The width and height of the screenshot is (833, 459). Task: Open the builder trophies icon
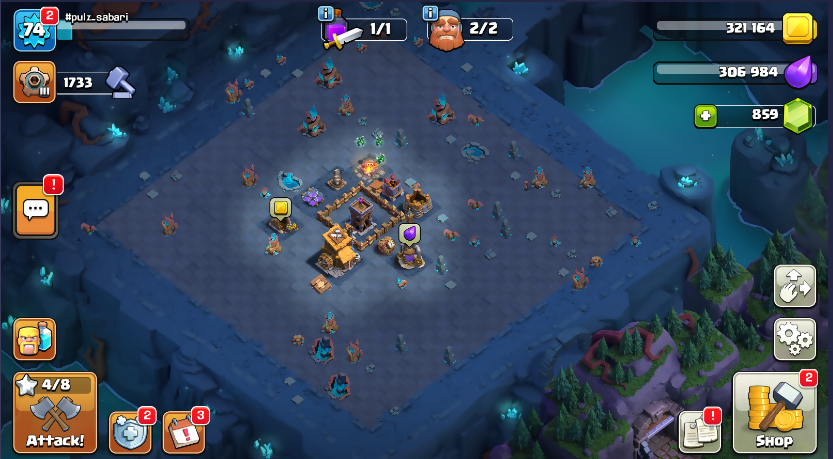tap(34, 82)
